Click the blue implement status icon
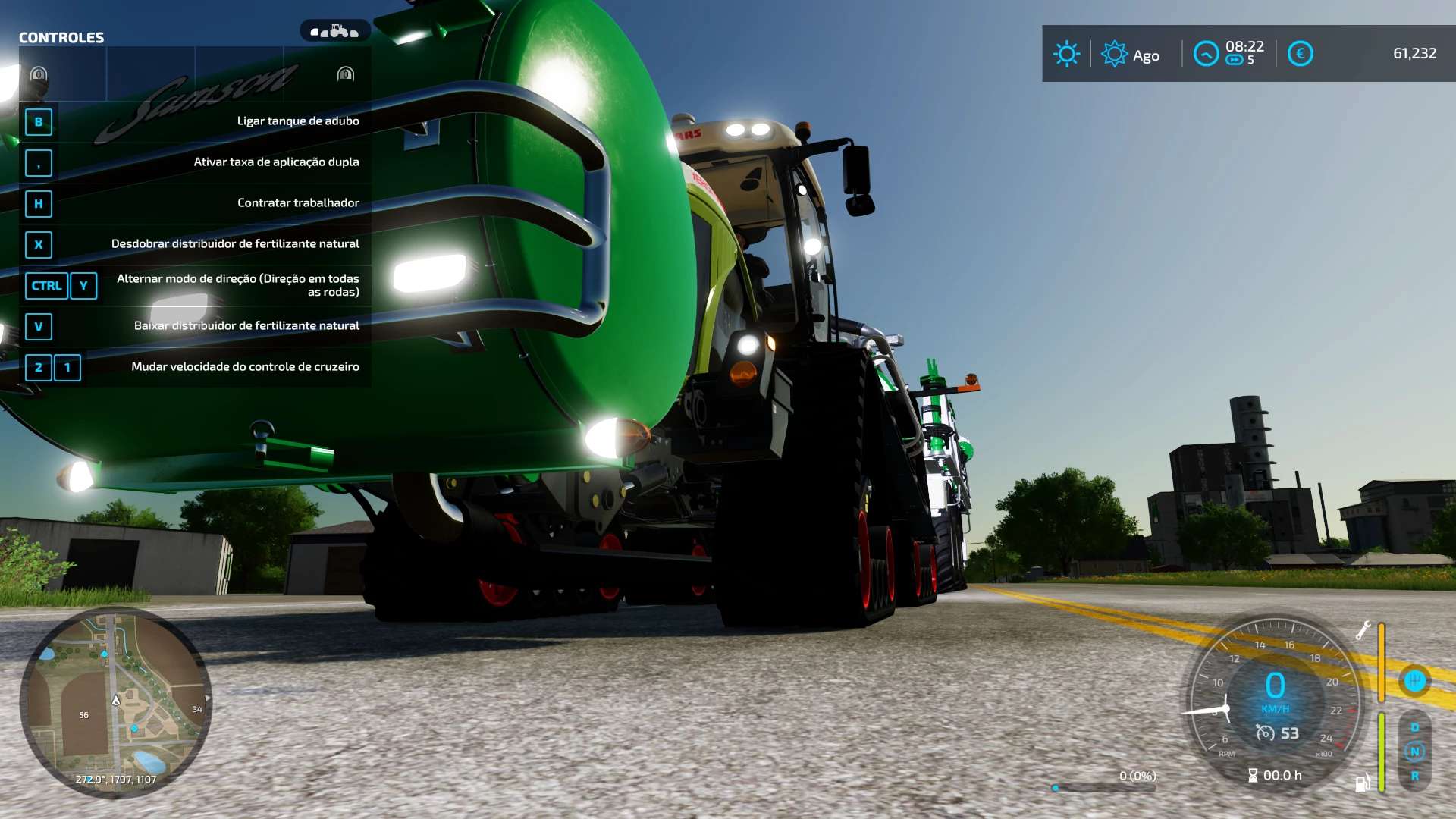The width and height of the screenshot is (1456, 819). (x=1414, y=680)
